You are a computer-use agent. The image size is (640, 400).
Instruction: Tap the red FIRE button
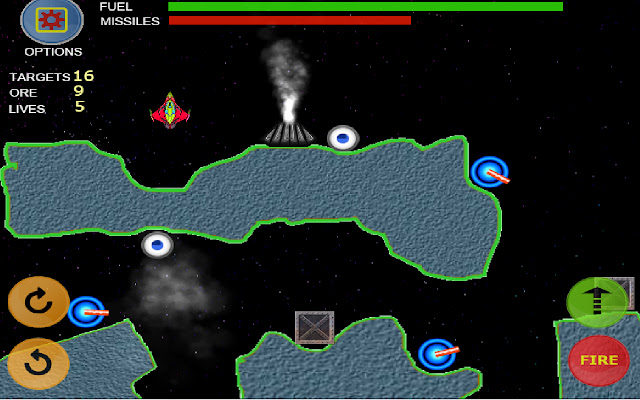(598, 360)
